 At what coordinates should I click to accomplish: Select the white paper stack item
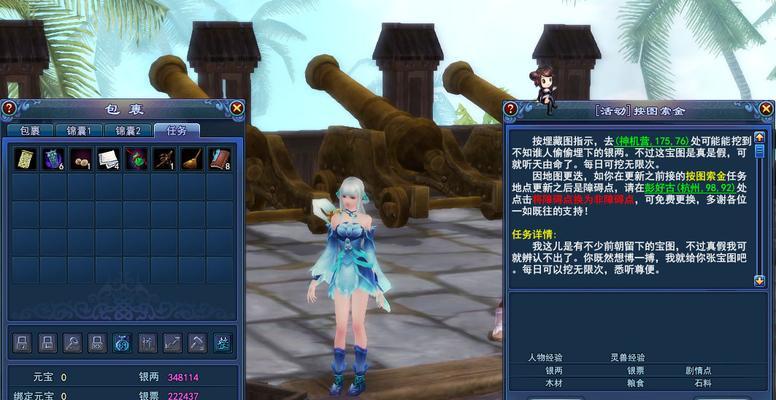108,159
